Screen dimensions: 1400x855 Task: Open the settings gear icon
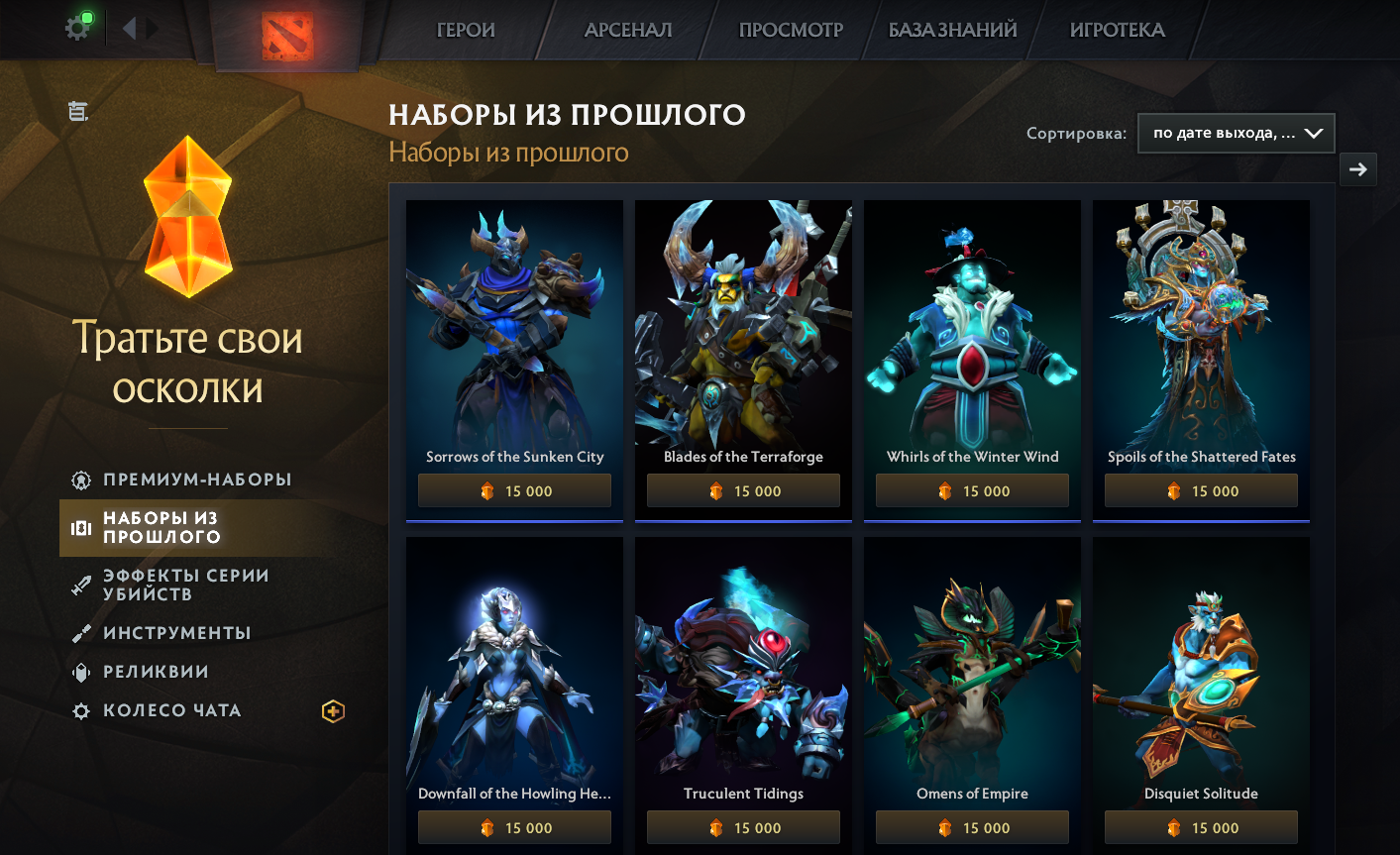click(77, 28)
